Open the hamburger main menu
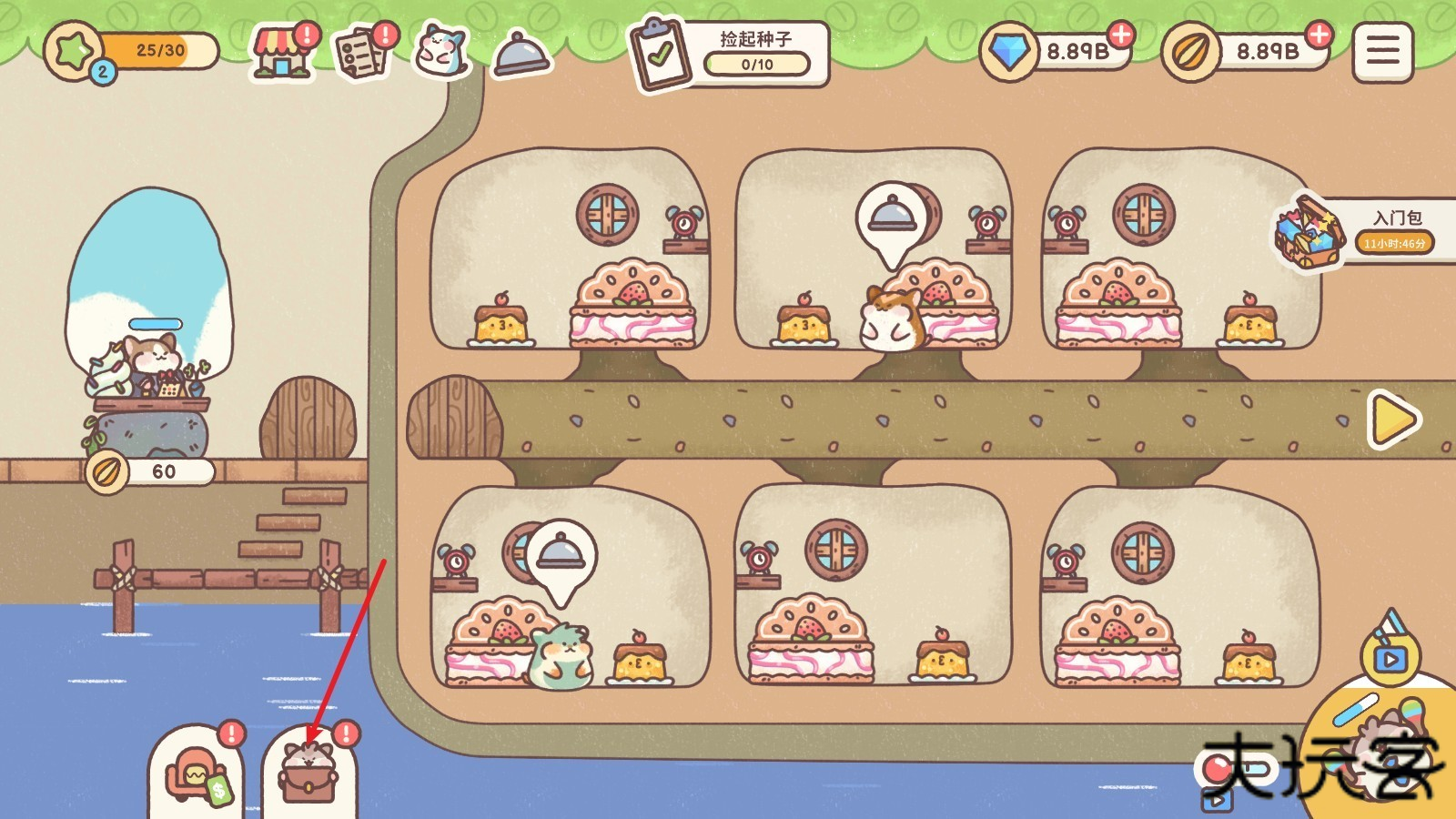Image resolution: width=1456 pixels, height=819 pixels. [x=1382, y=52]
